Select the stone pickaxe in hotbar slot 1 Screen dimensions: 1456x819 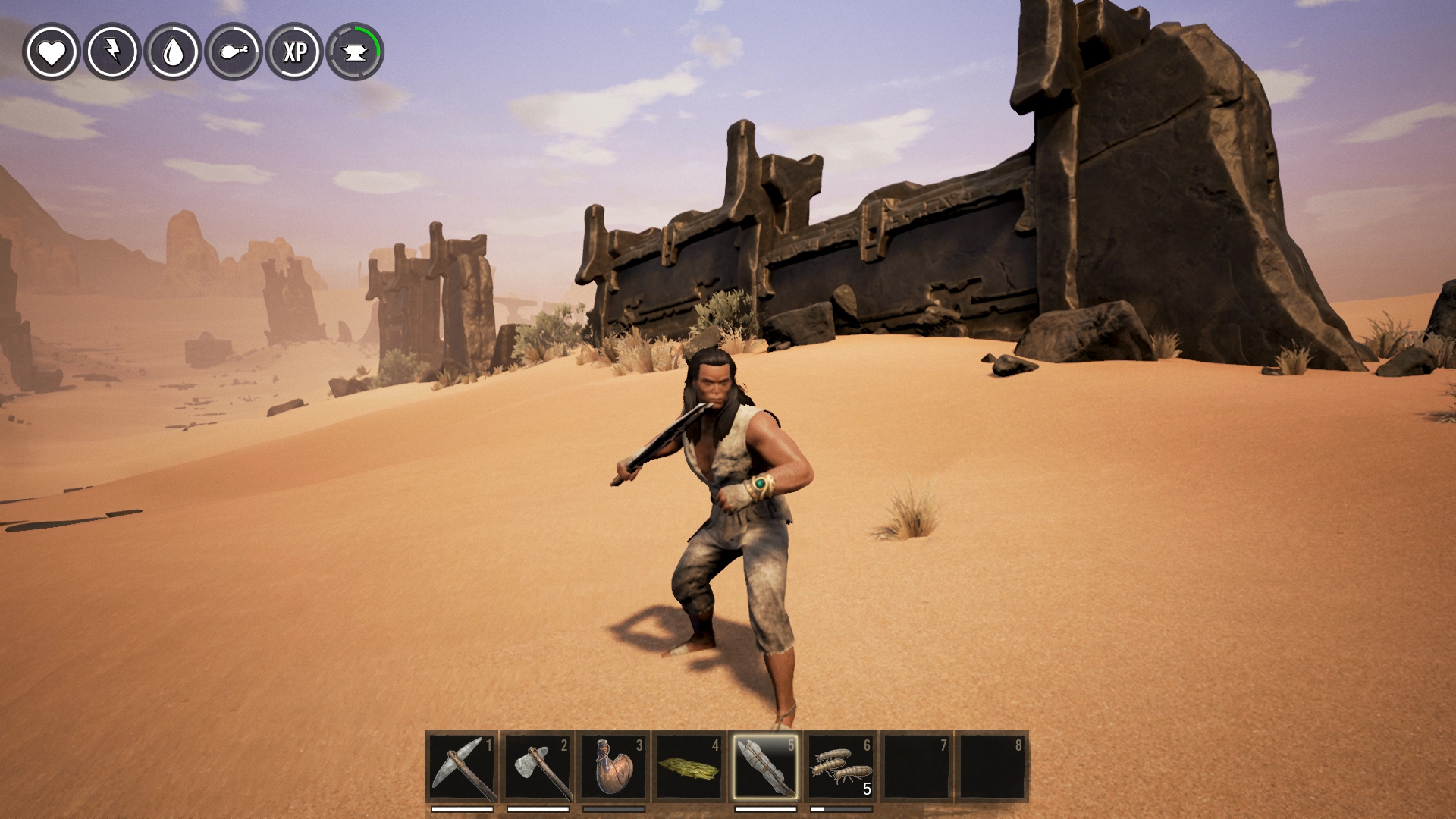click(x=462, y=766)
